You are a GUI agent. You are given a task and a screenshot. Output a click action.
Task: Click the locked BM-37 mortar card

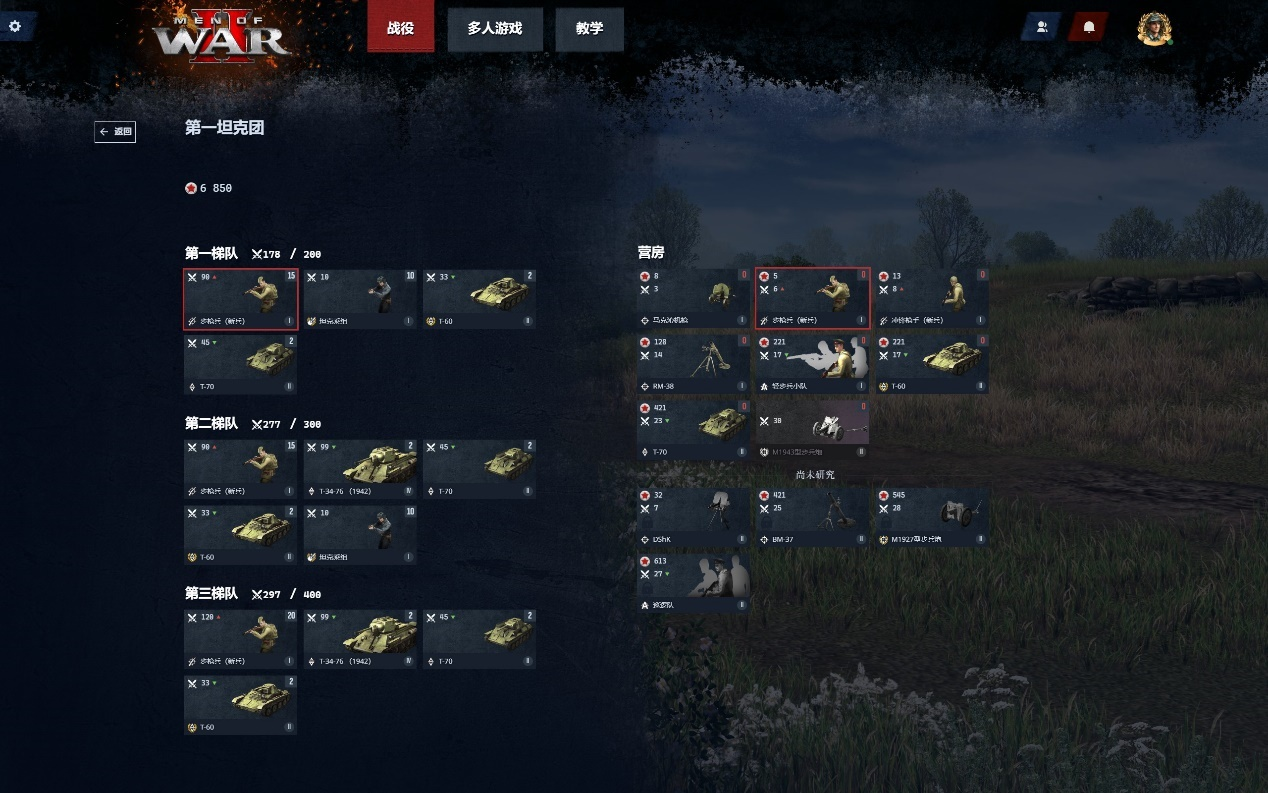pyautogui.click(x=812, y=517)
